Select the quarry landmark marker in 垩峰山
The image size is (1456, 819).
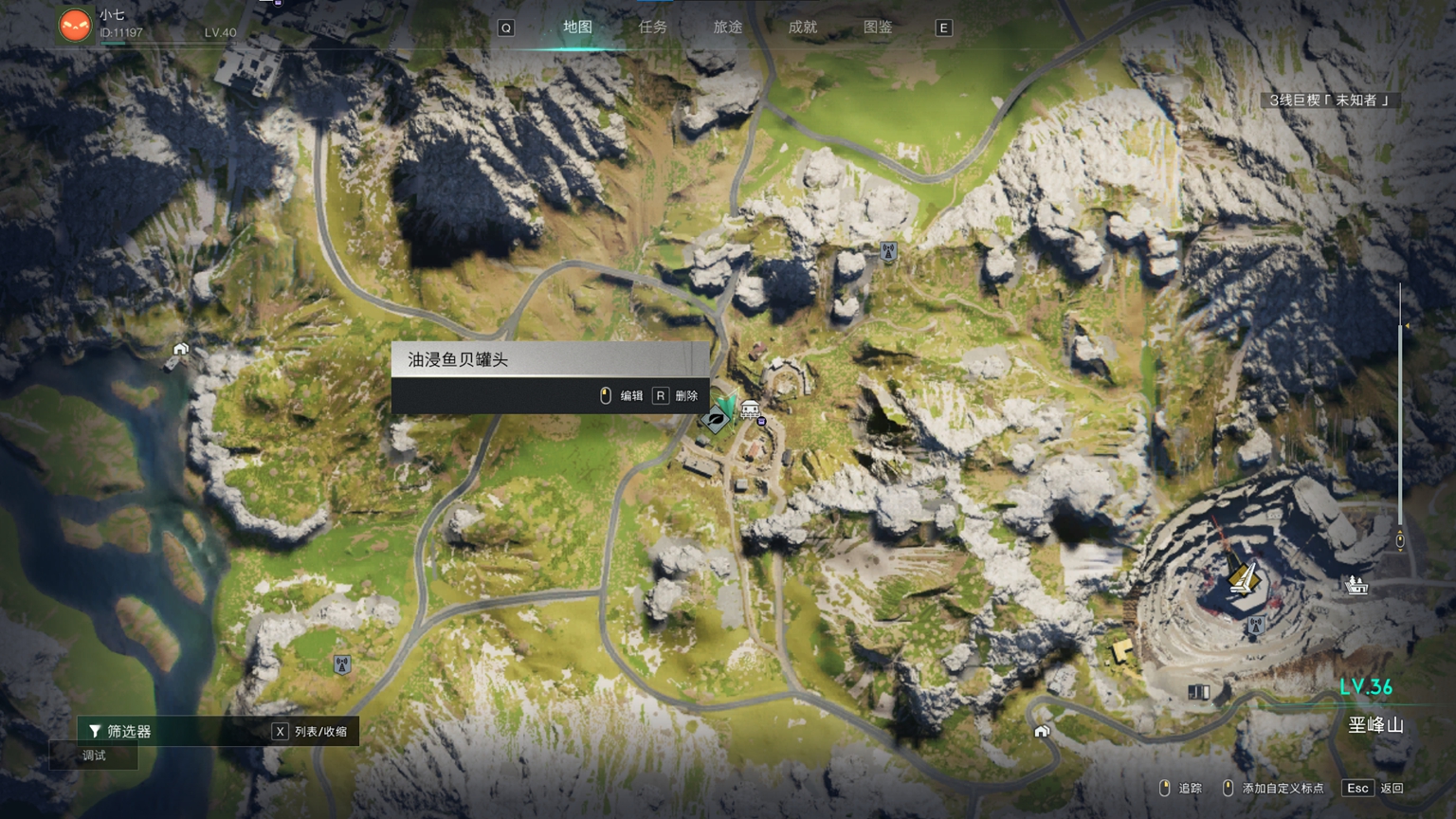tap(1243, 576)
